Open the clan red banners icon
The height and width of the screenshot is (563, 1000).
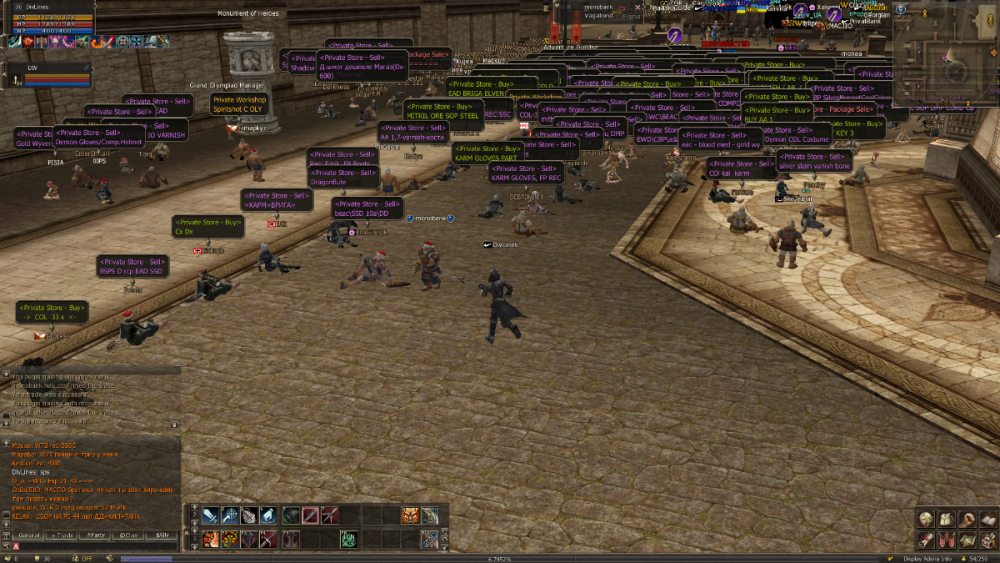coord(946,540)
